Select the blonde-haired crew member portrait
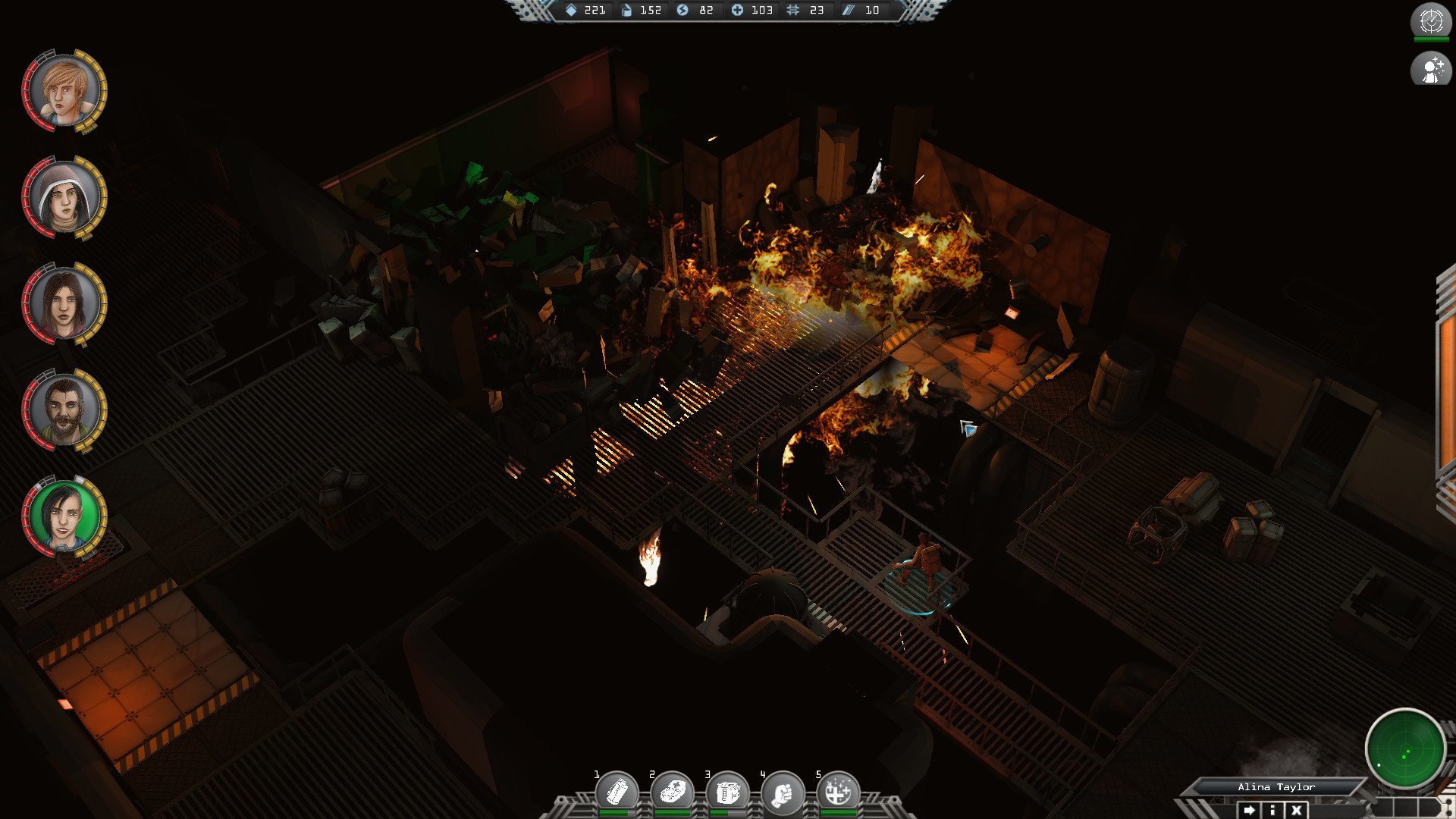Viewport: 1456px width, 819px height. click(64, 91)
